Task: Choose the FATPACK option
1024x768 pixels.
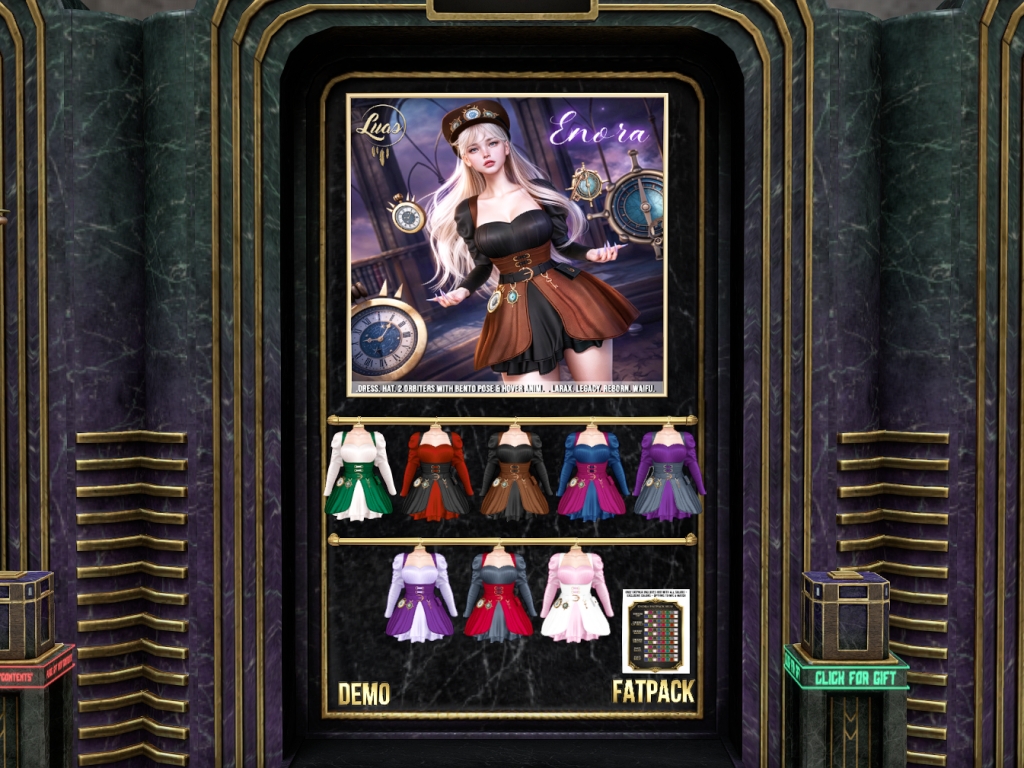Action: [653, 692]
